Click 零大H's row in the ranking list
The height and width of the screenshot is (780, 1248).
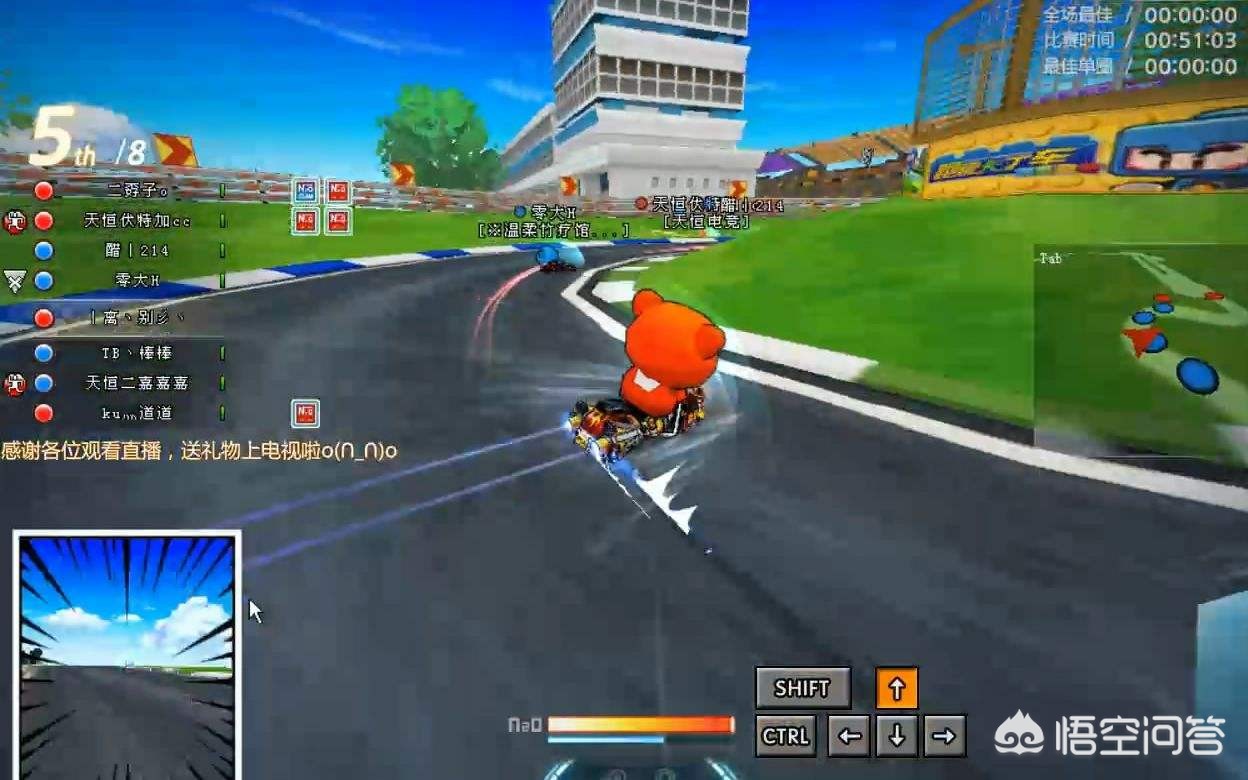(137, 281)
